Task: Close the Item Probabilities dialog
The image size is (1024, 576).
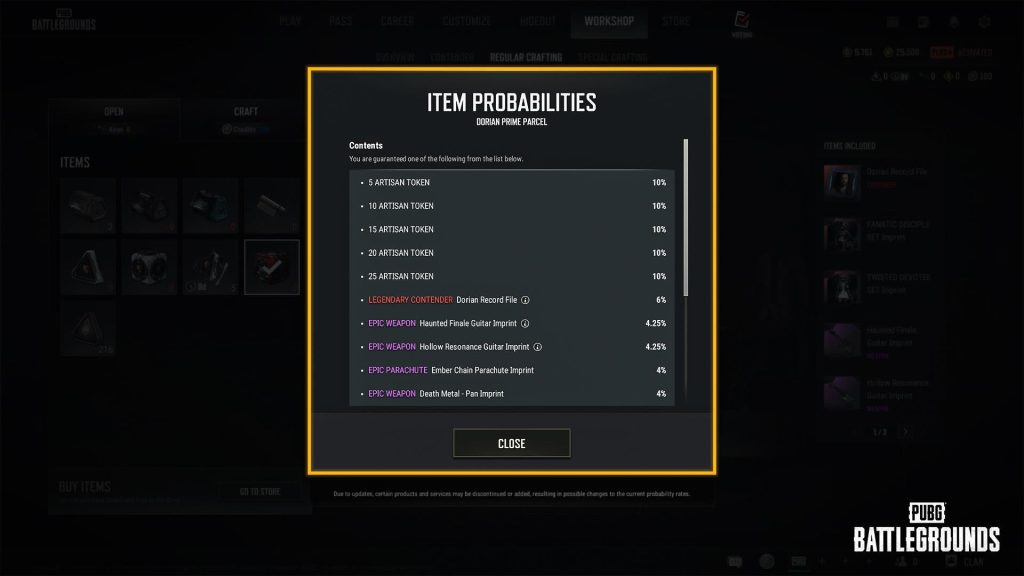Action: 511,443
